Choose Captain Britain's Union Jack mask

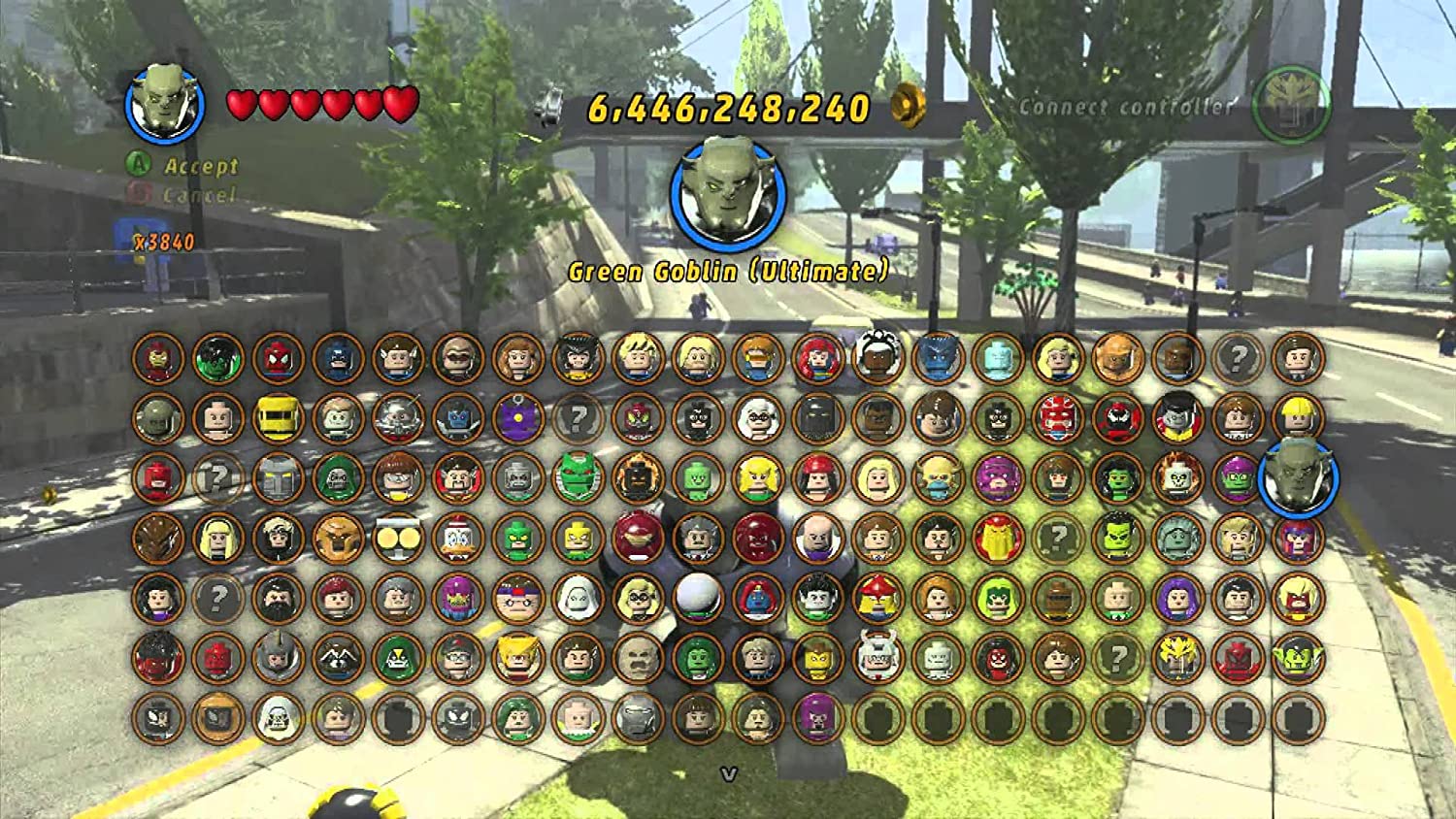1057,418
